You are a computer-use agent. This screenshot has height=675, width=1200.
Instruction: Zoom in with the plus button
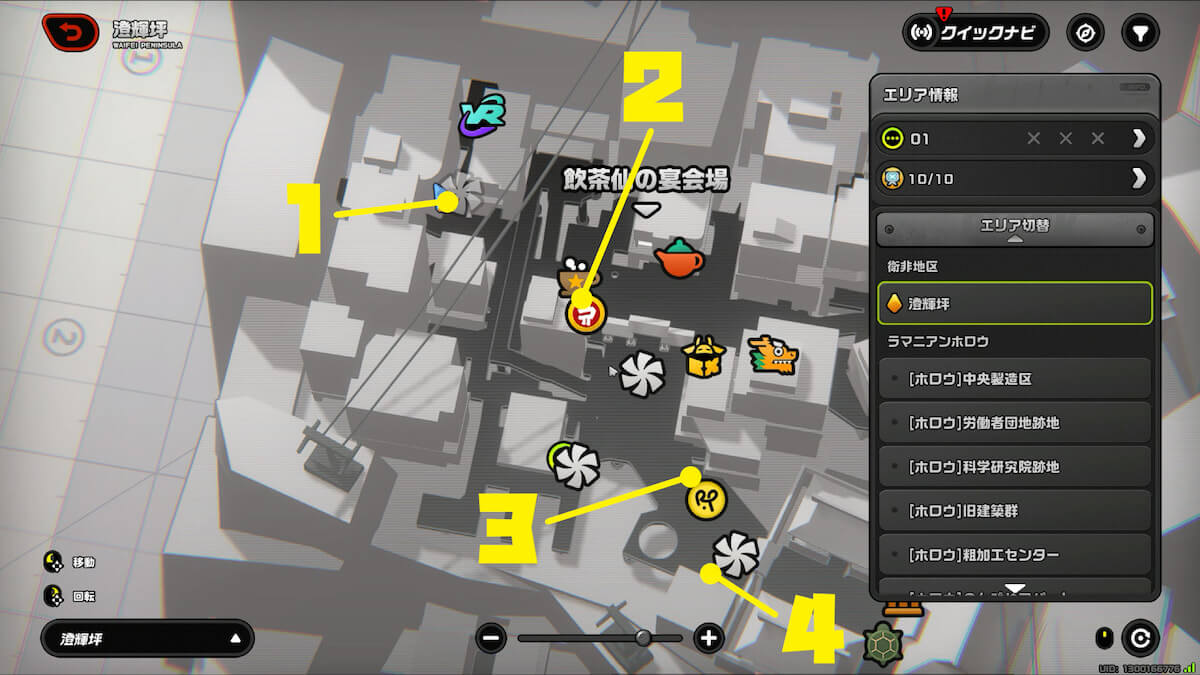click(709, 638)
